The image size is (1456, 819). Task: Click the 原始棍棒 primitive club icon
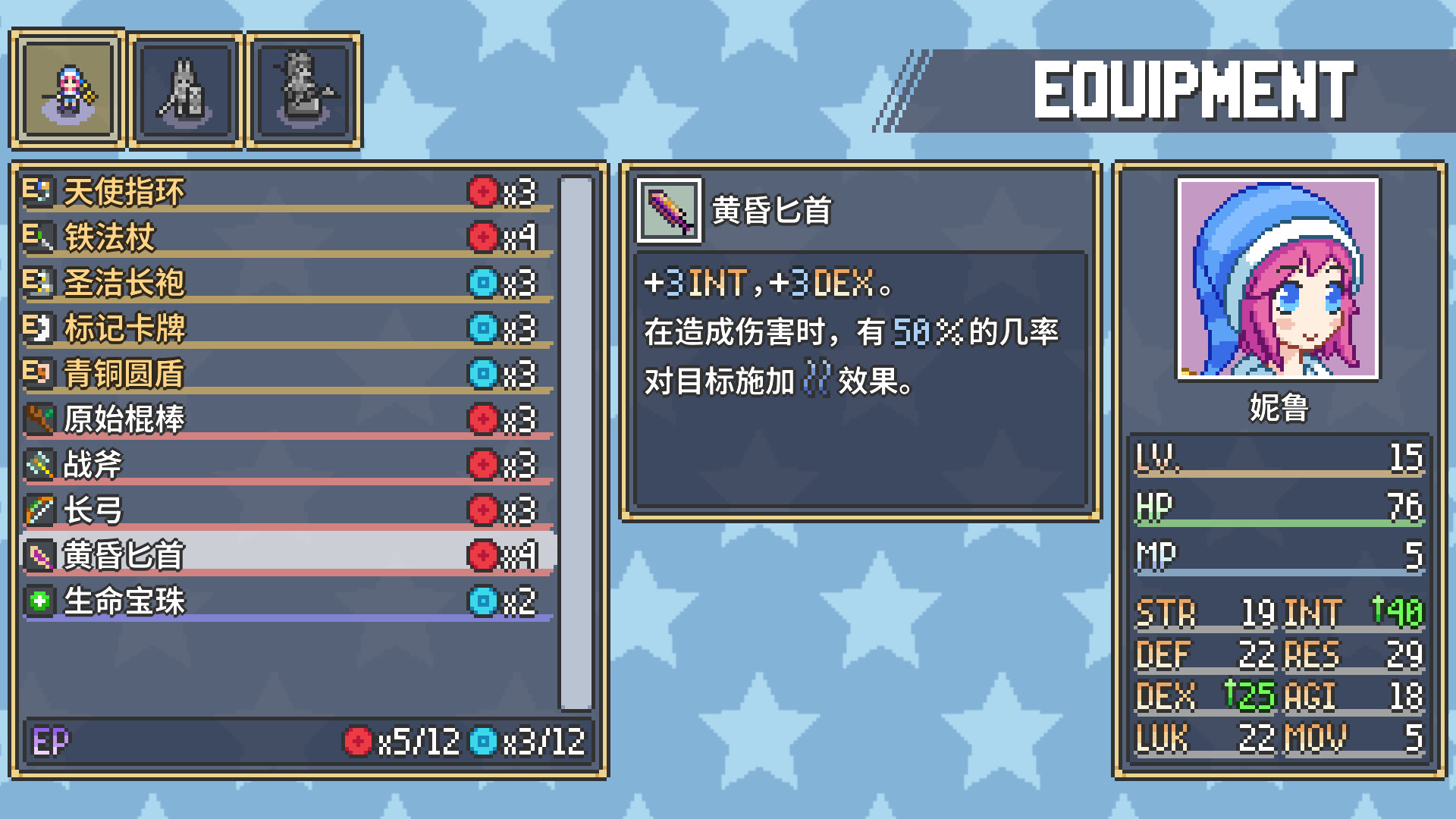click(x=39, y=419)
